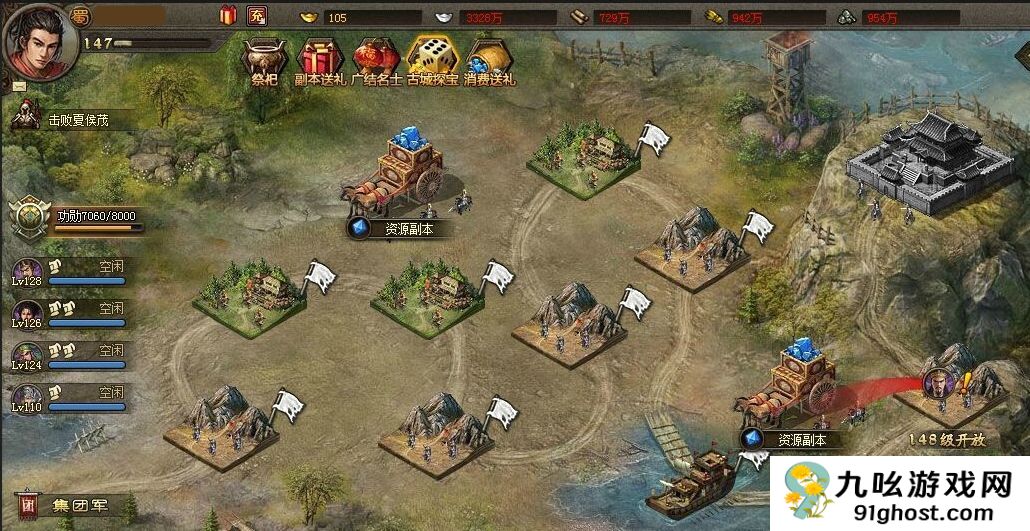
Task: Open the 消费送礼 spending reward event
Action: coord(490,58)
